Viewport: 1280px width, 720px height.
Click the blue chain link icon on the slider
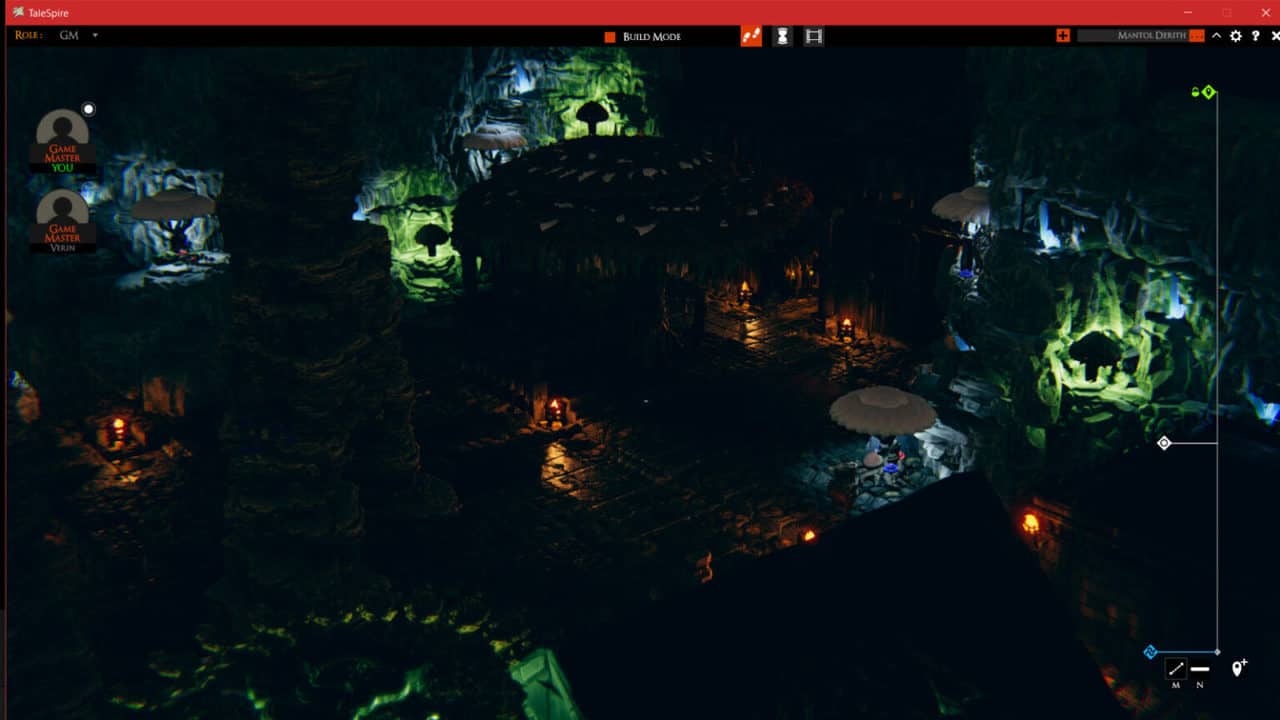click(1150, 650)
